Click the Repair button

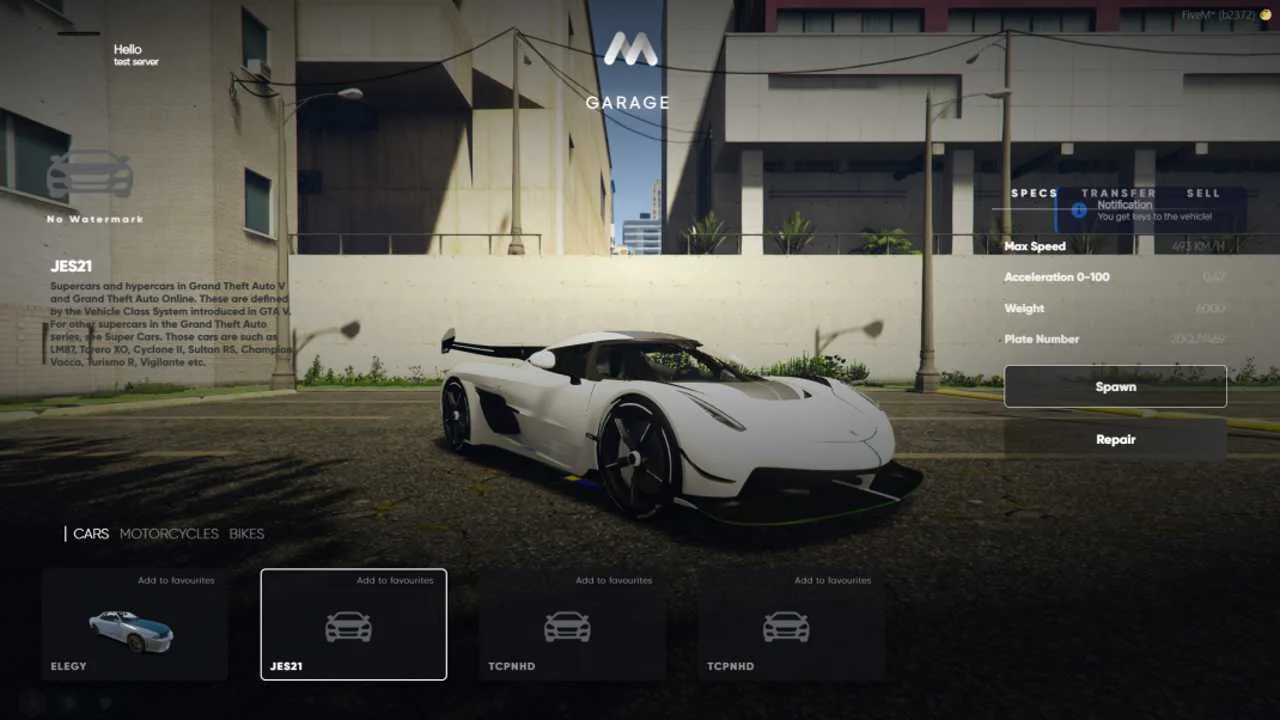[x=1116, y=439]
